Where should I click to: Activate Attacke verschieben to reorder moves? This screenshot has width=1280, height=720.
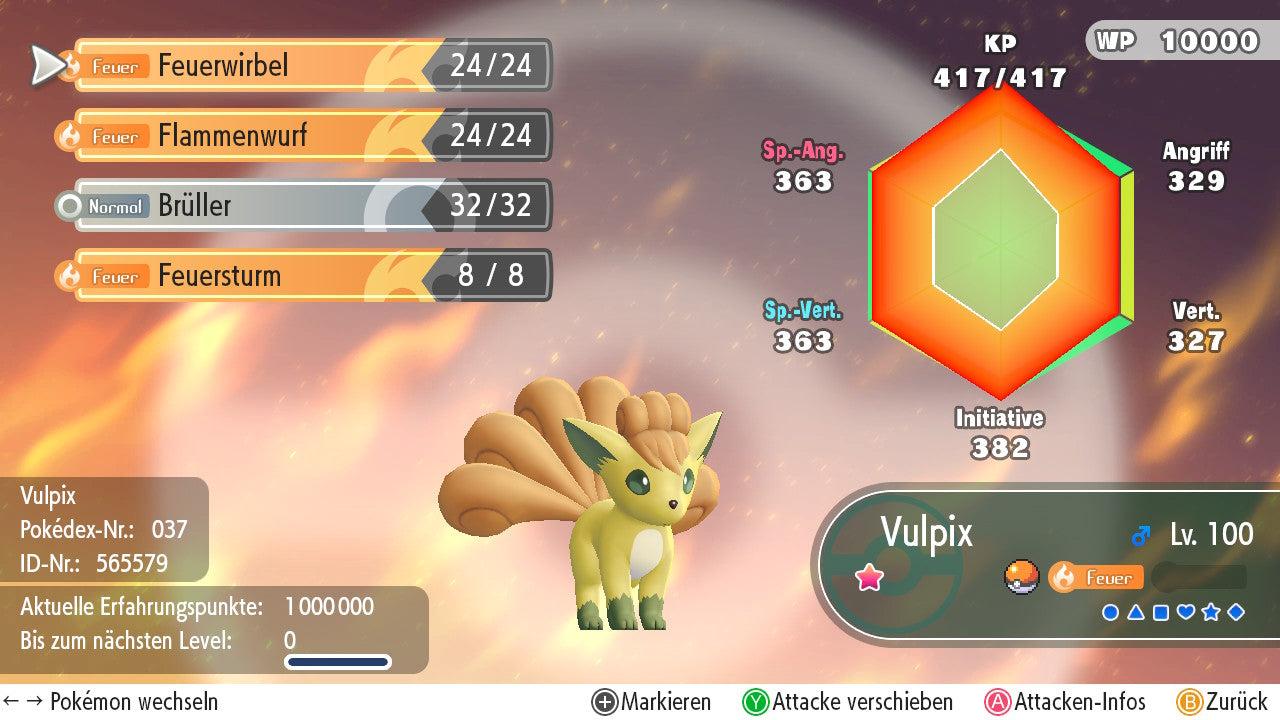[848, 702]
